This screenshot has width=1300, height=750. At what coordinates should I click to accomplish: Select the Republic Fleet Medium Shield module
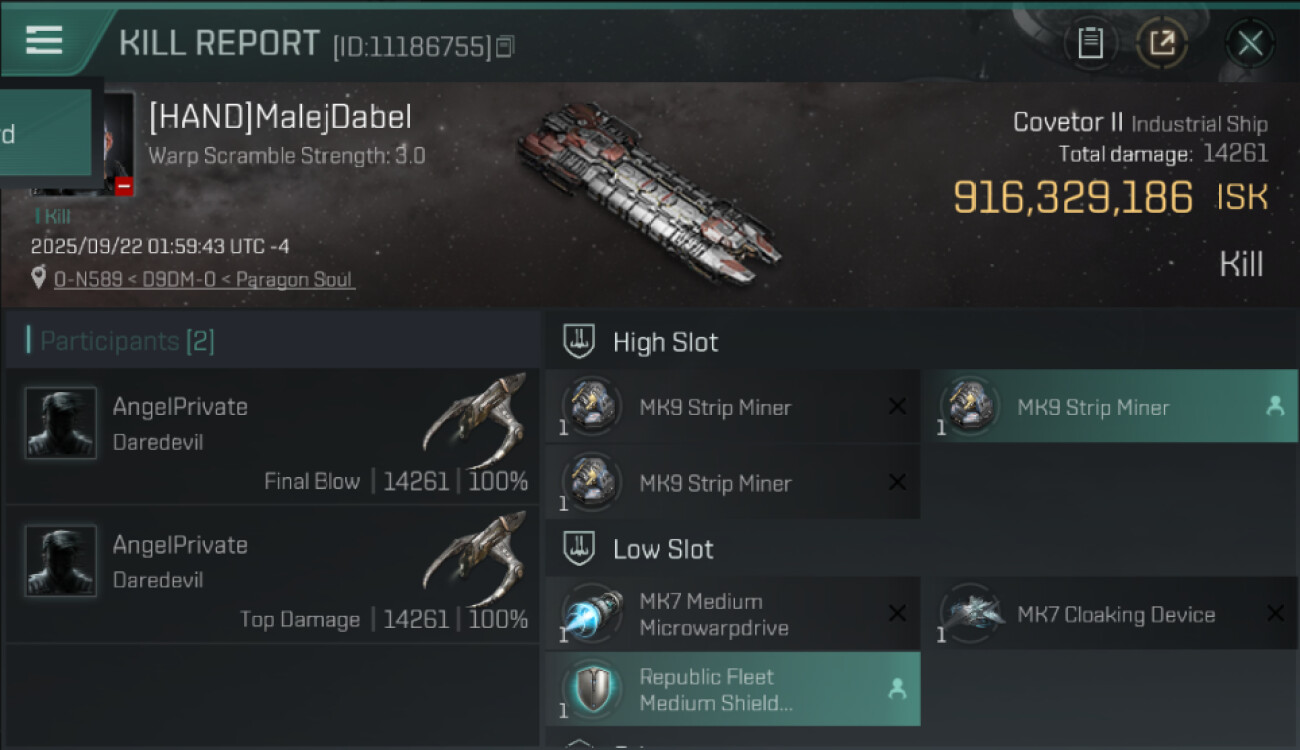coord(732,689)
